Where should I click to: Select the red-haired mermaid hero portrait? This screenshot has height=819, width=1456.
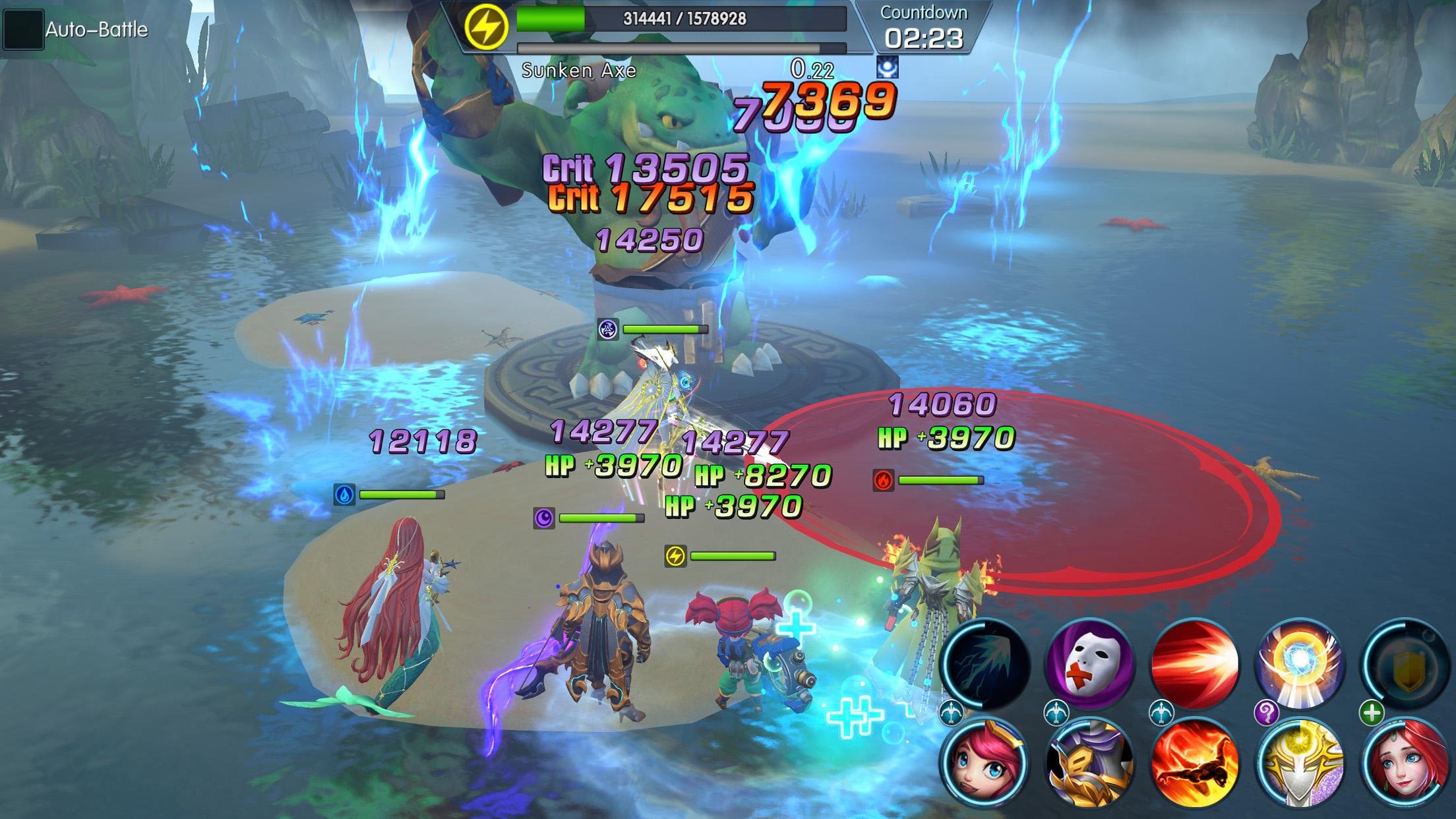click(x=1405, y=764)
